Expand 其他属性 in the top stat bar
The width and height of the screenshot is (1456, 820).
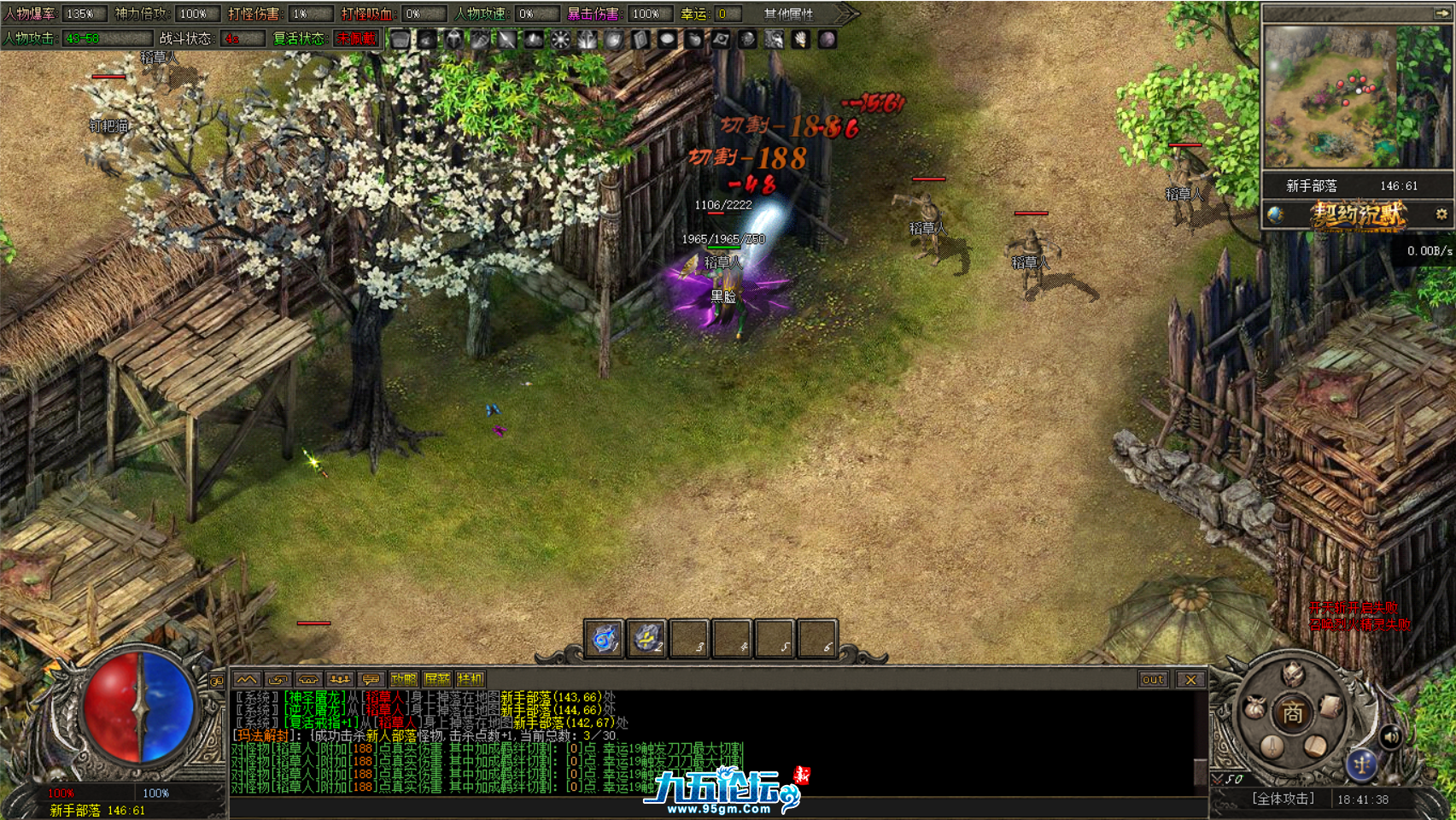[786, 14]
